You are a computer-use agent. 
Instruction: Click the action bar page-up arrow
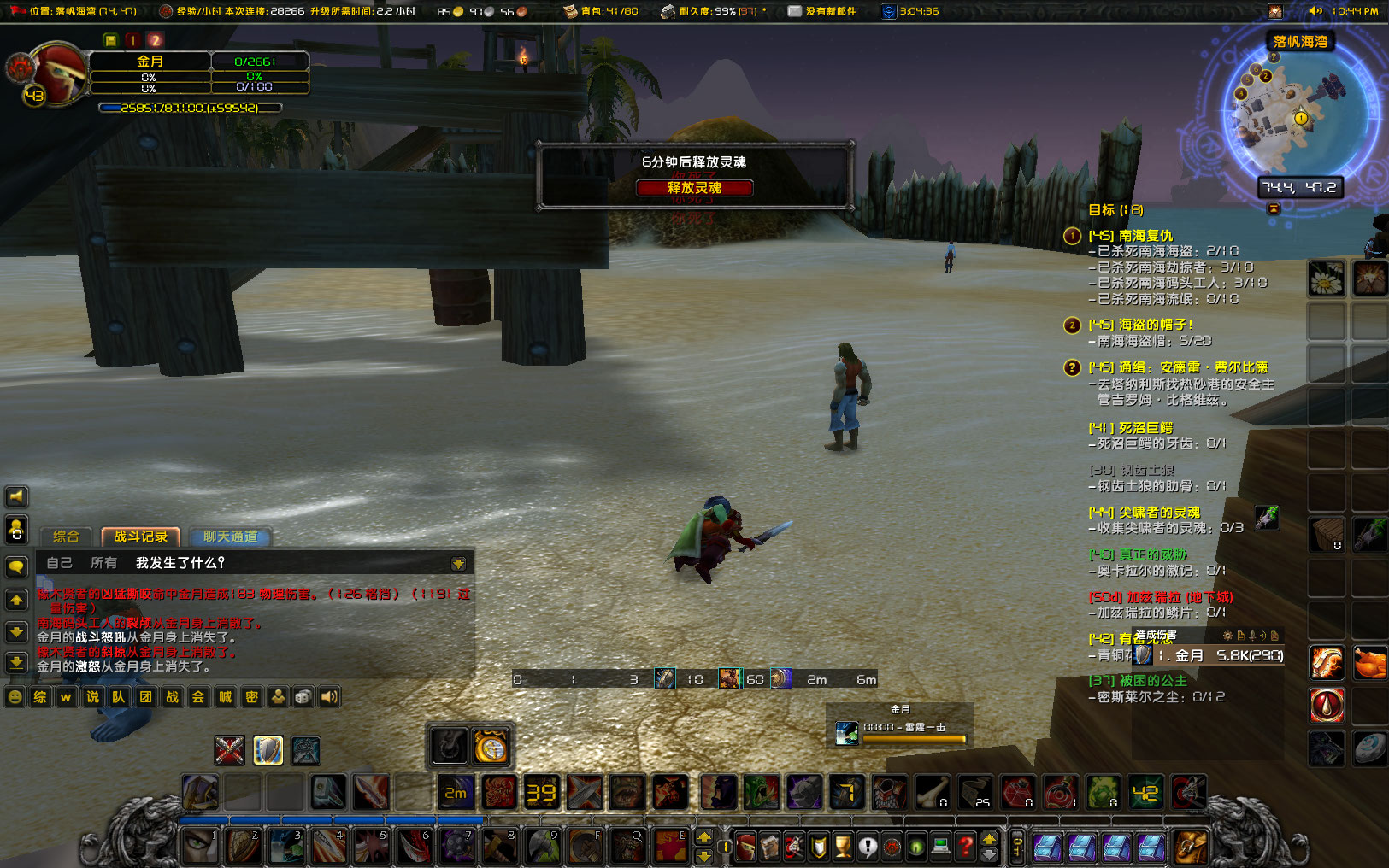pos(989,840)
